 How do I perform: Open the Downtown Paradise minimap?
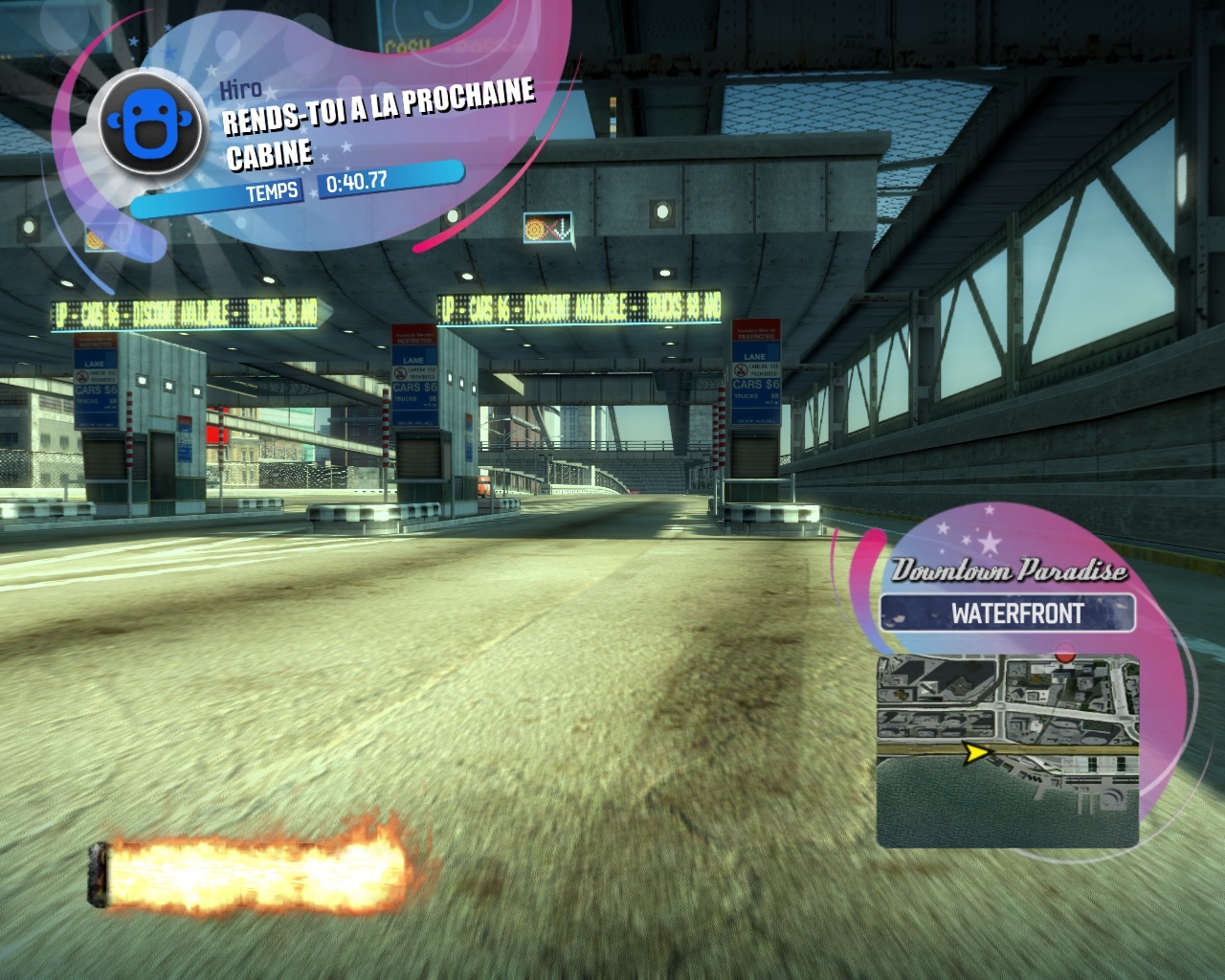[1007, 749]
